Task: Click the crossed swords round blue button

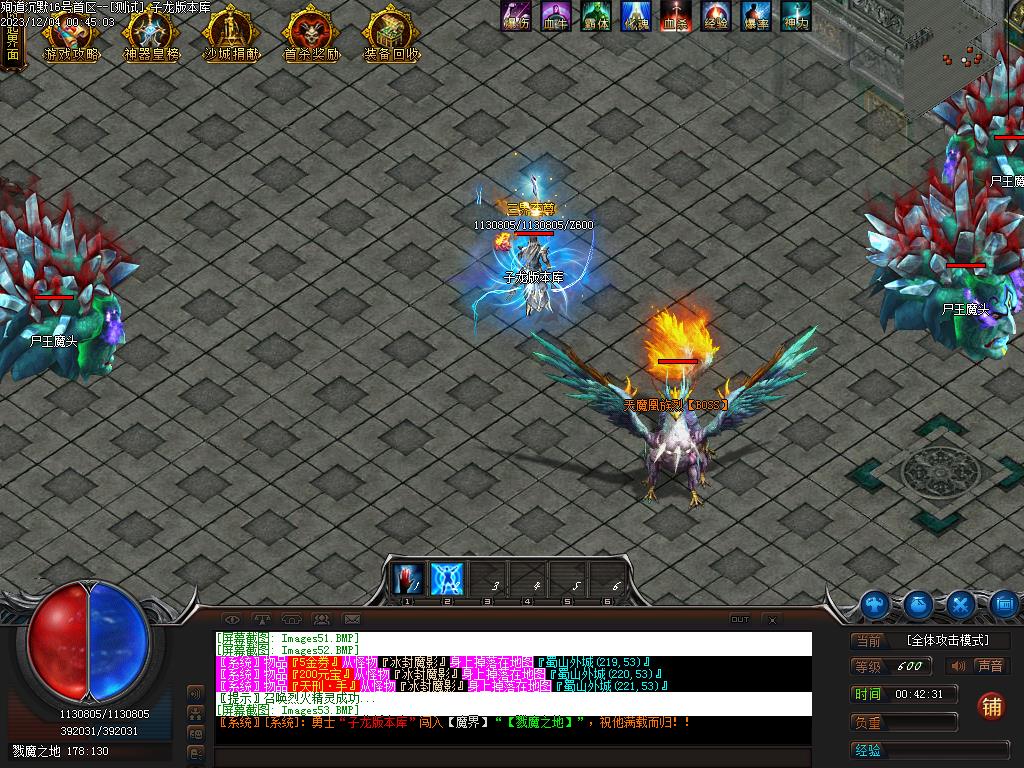Action: coord(962,604)
